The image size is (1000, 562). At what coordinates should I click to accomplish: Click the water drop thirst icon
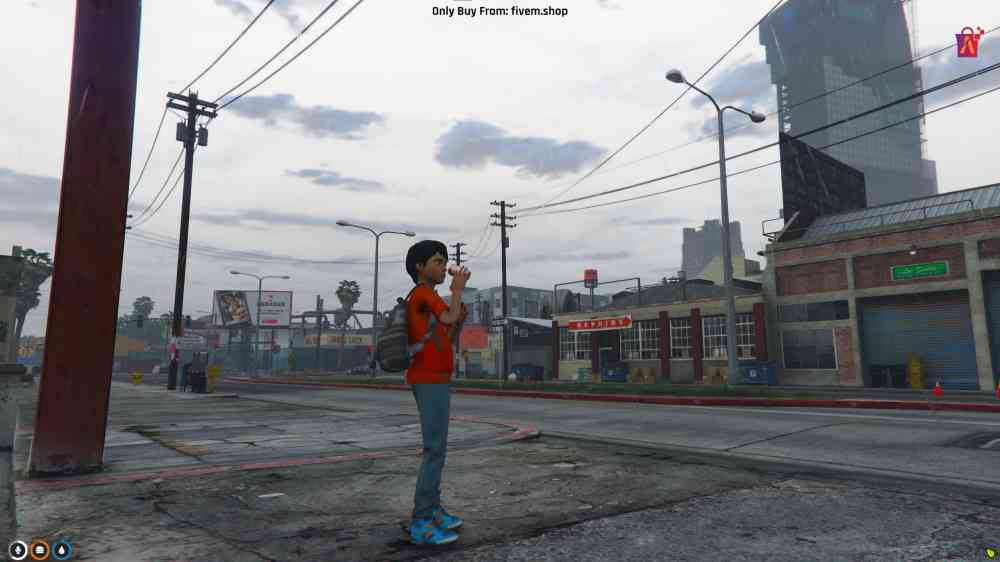(x=62, y=549)
